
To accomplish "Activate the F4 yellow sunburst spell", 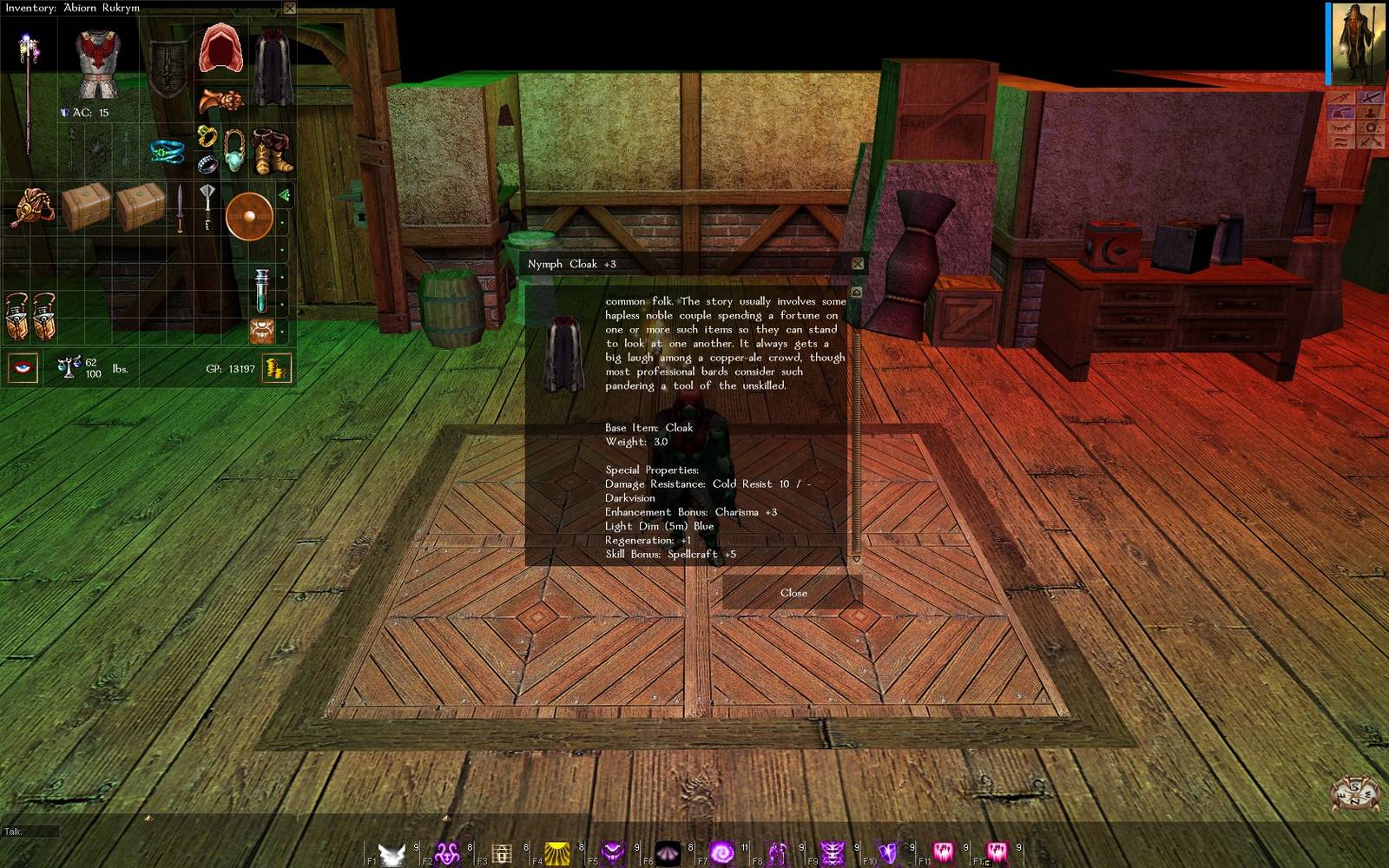I will [557, 853].
